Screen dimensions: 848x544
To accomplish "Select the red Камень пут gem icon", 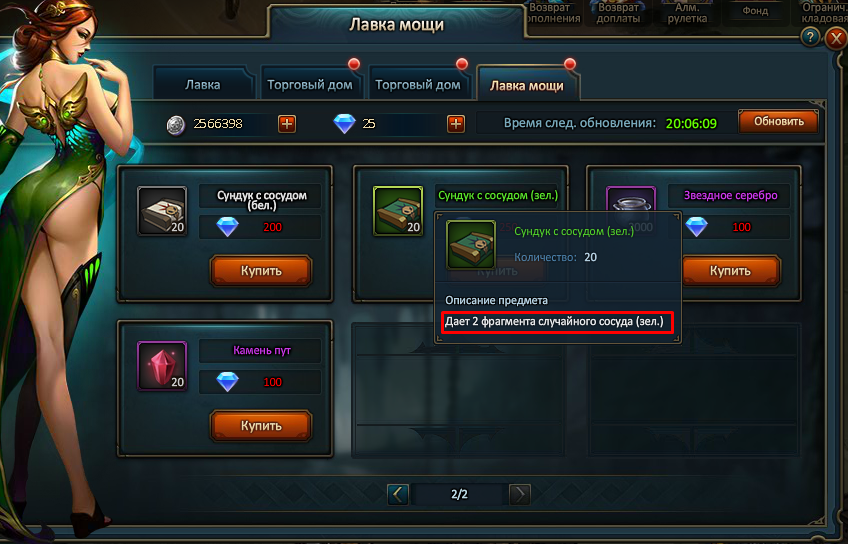I will tap(162, 366).
